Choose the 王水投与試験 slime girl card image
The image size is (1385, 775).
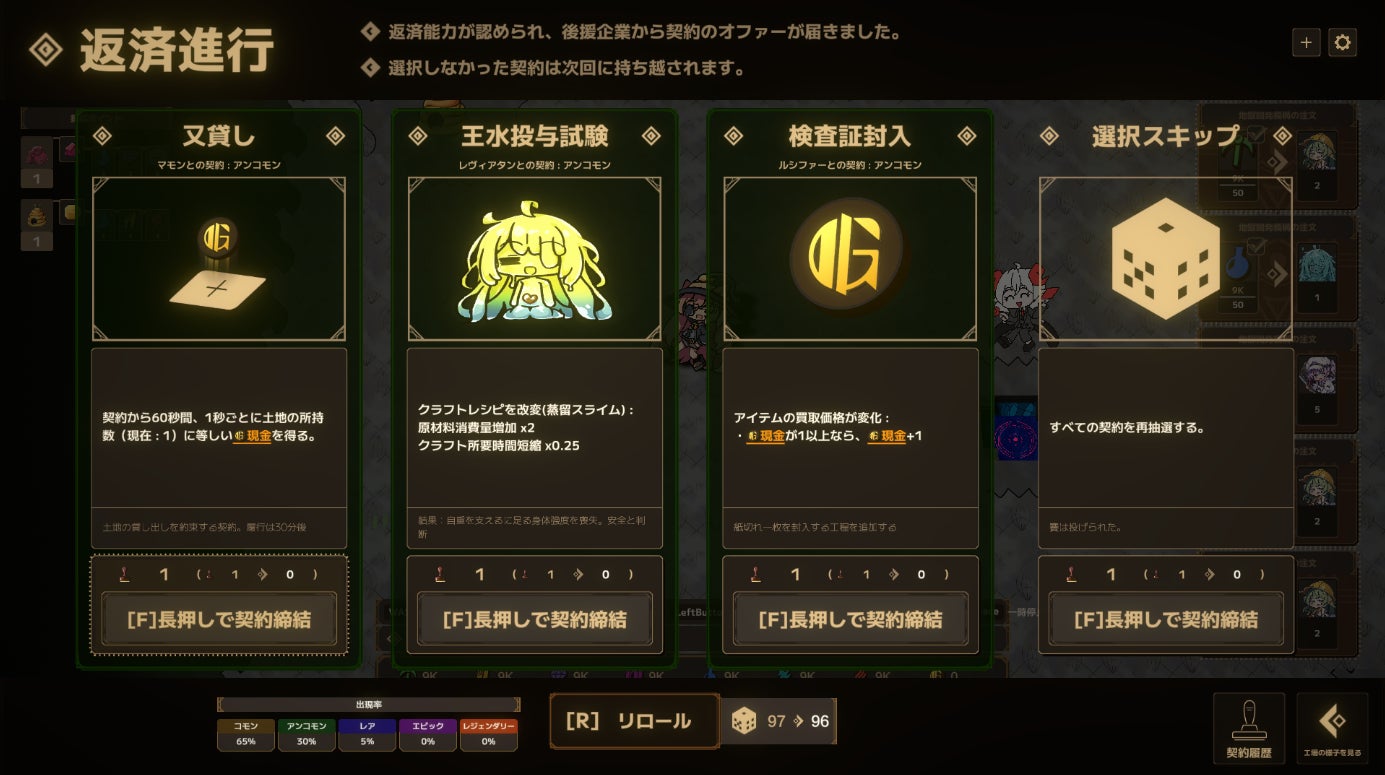tap(534, 259)
